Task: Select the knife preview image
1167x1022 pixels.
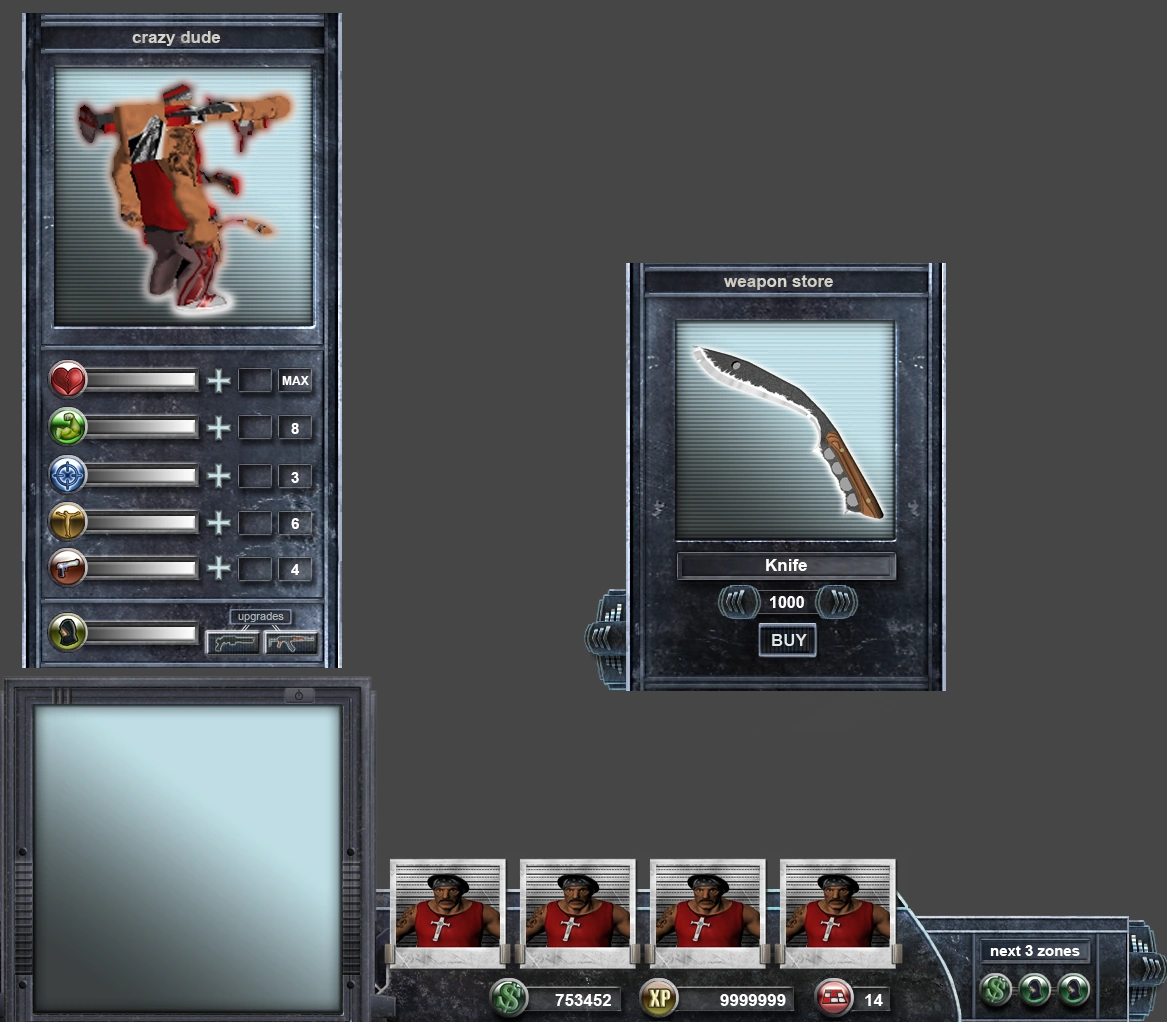Action: (785, 430)
